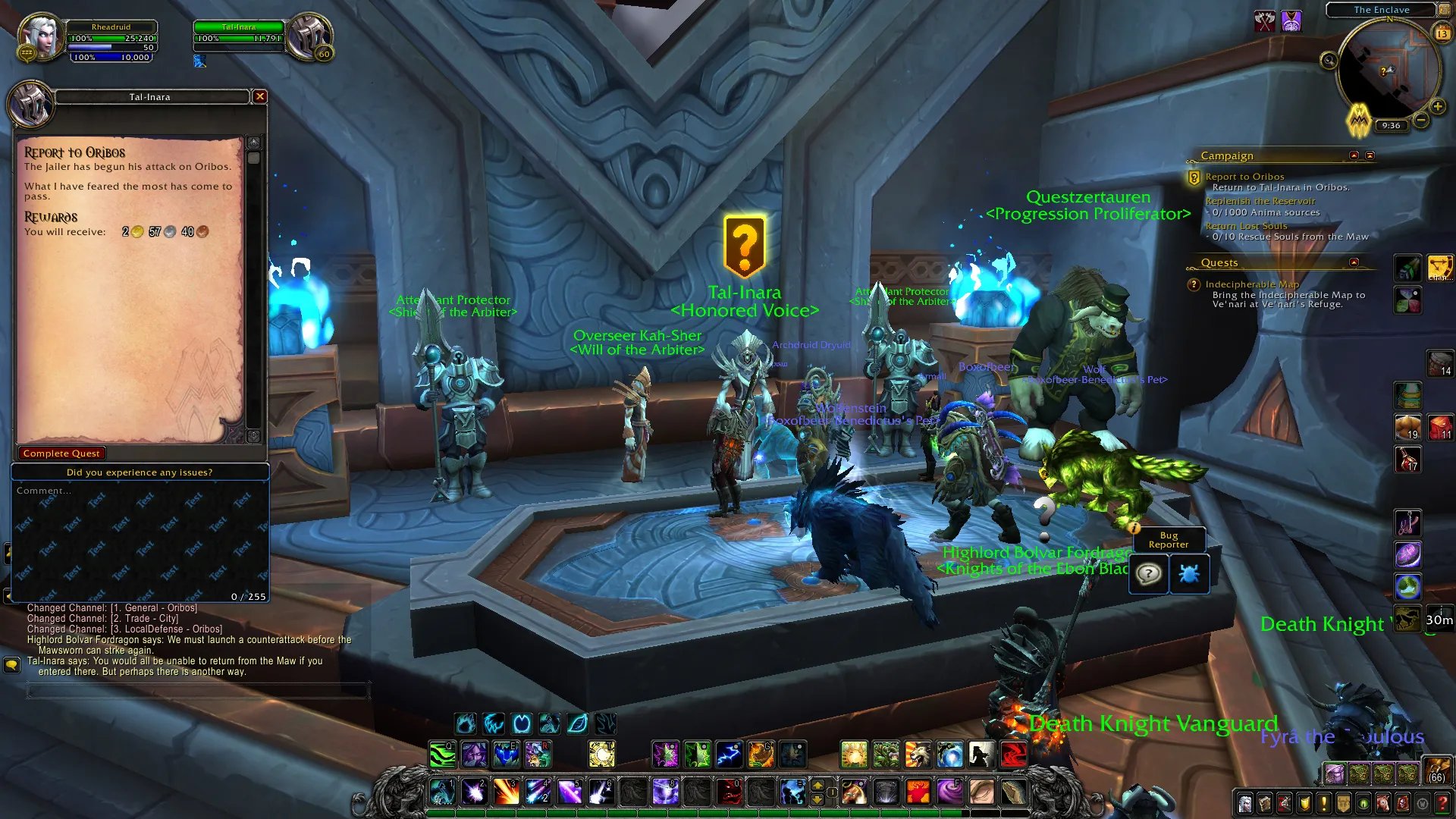Click the Complete Quest button
The image size is (1456, 819).
coord(61,453)
